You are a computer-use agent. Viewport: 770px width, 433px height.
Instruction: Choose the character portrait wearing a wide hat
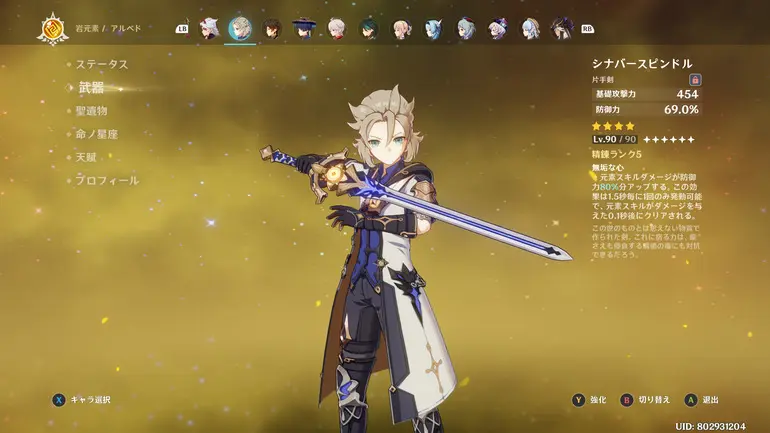pos(304,28)
